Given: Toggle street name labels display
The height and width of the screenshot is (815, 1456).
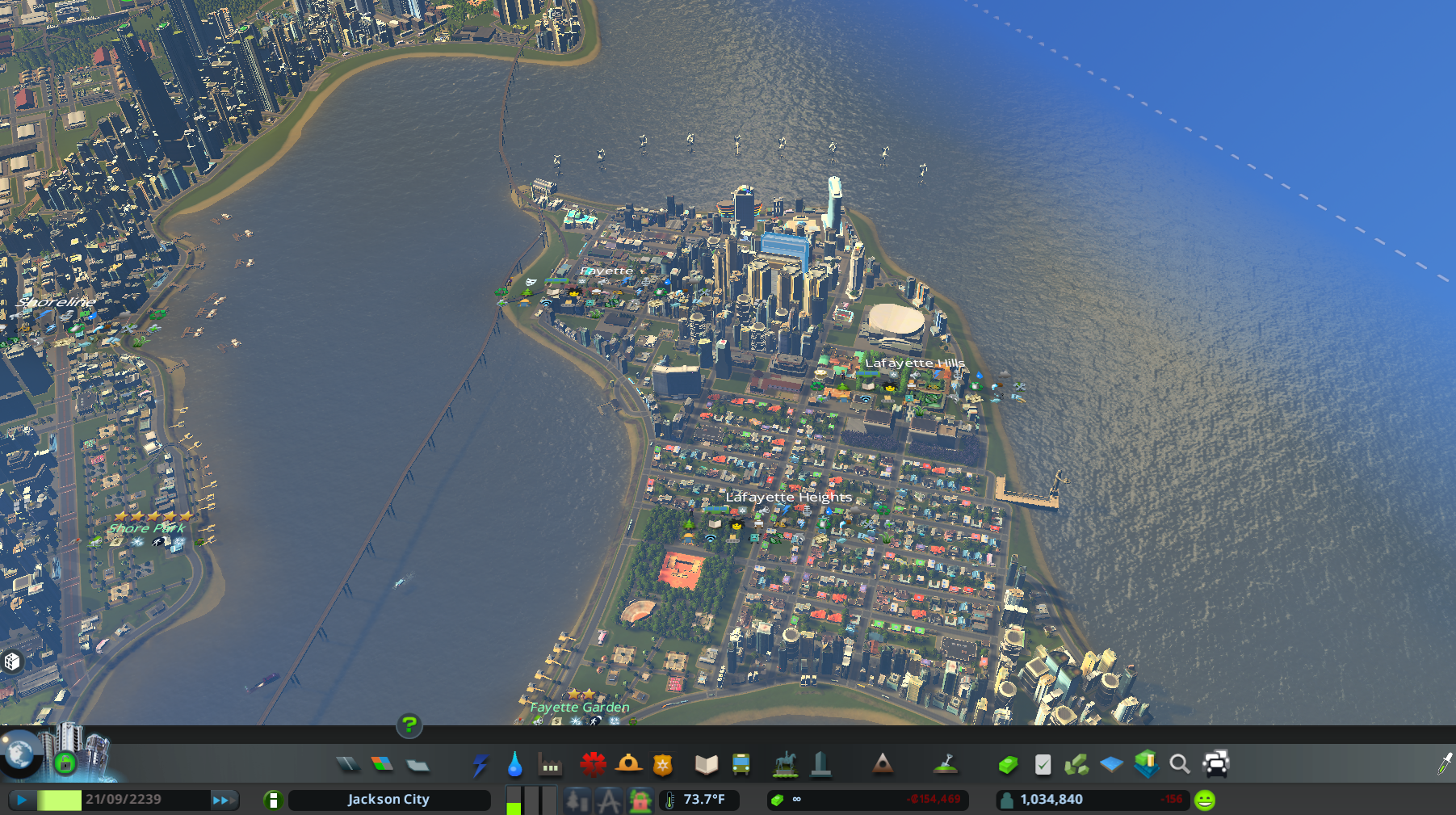Looking at the screenshot, I should [609, 800].
